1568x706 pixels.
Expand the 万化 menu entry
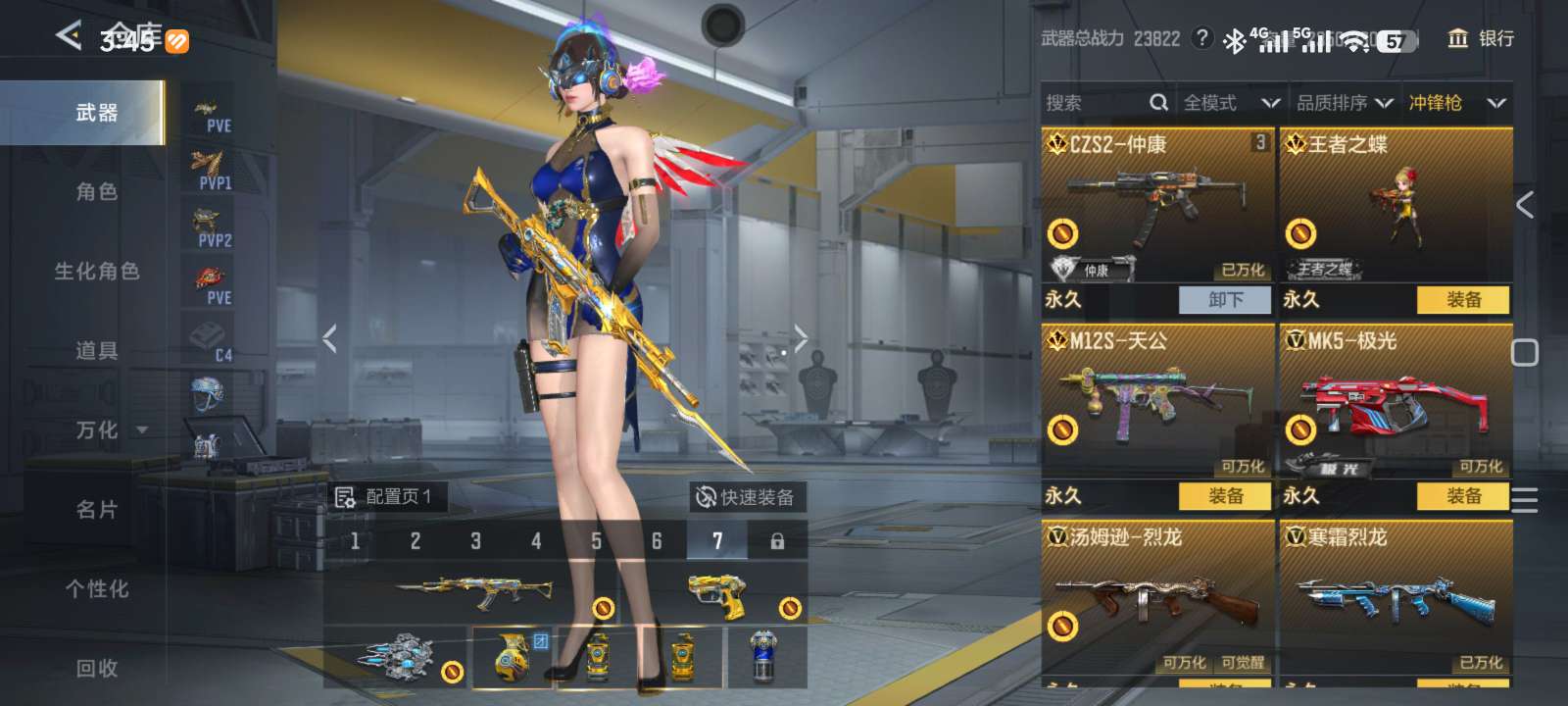point(108,430)
